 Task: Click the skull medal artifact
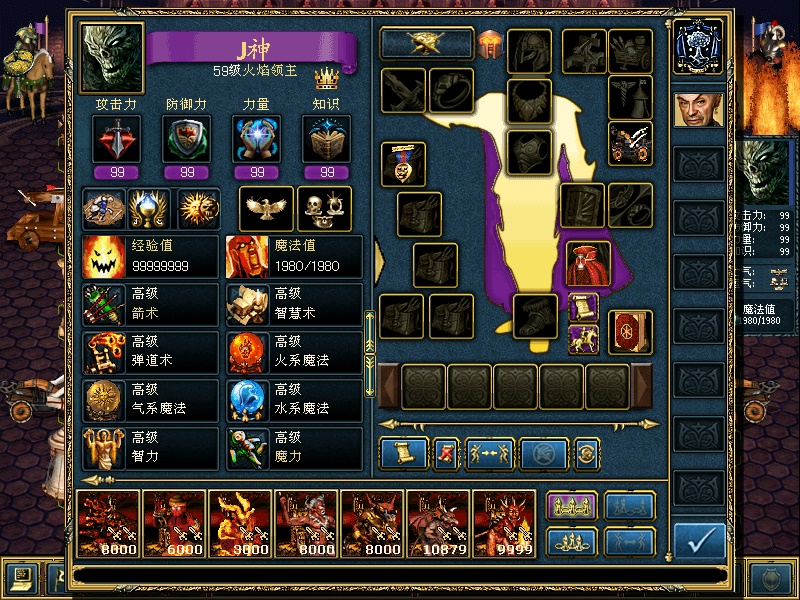pyautogui.click(x=403, y=163)
